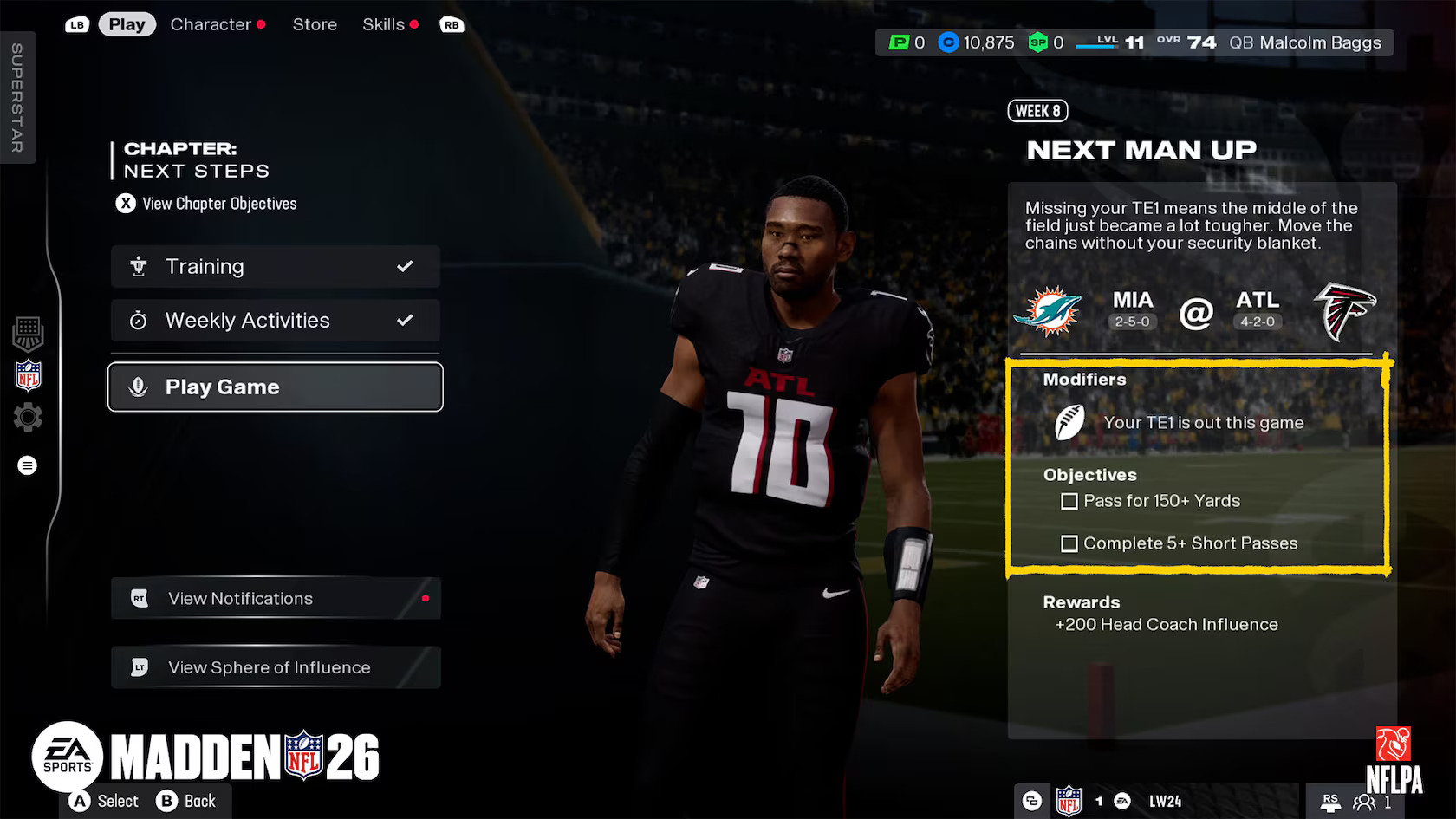Start the Play Game option
The width and height of the screenshot is (1456, 819).
pyautogui.click(x=275, y=387)
